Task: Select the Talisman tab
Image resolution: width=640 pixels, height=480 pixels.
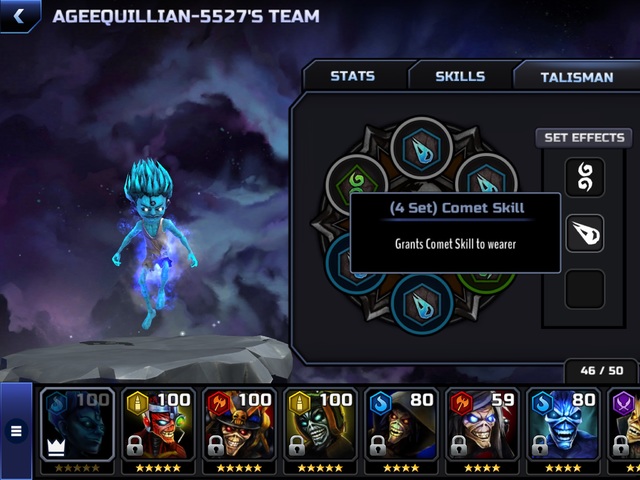Action: tap(576, 76)
